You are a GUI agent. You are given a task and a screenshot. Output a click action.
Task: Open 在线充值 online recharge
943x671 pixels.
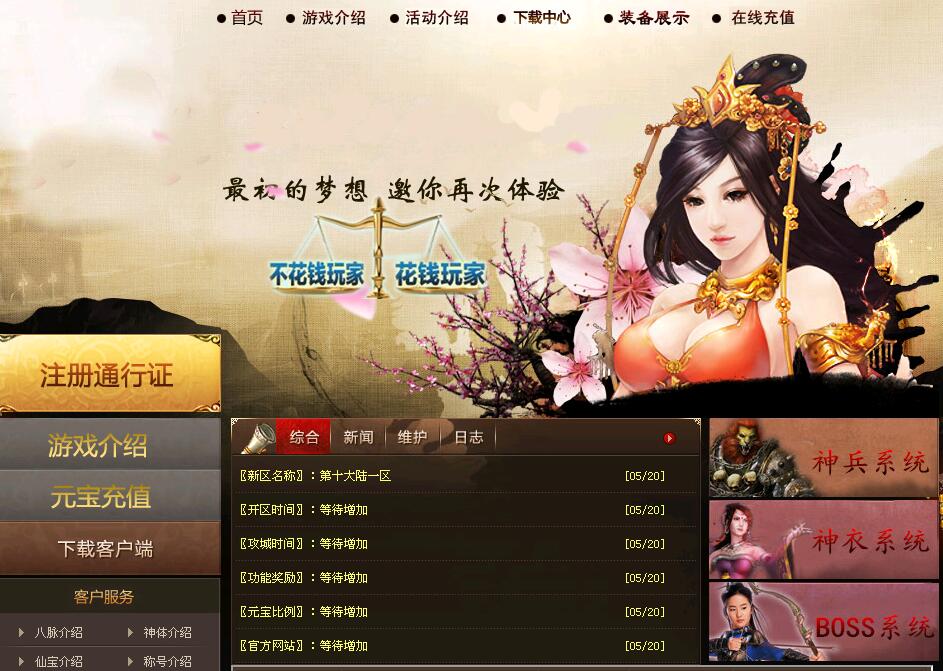(x=762, y=18)
